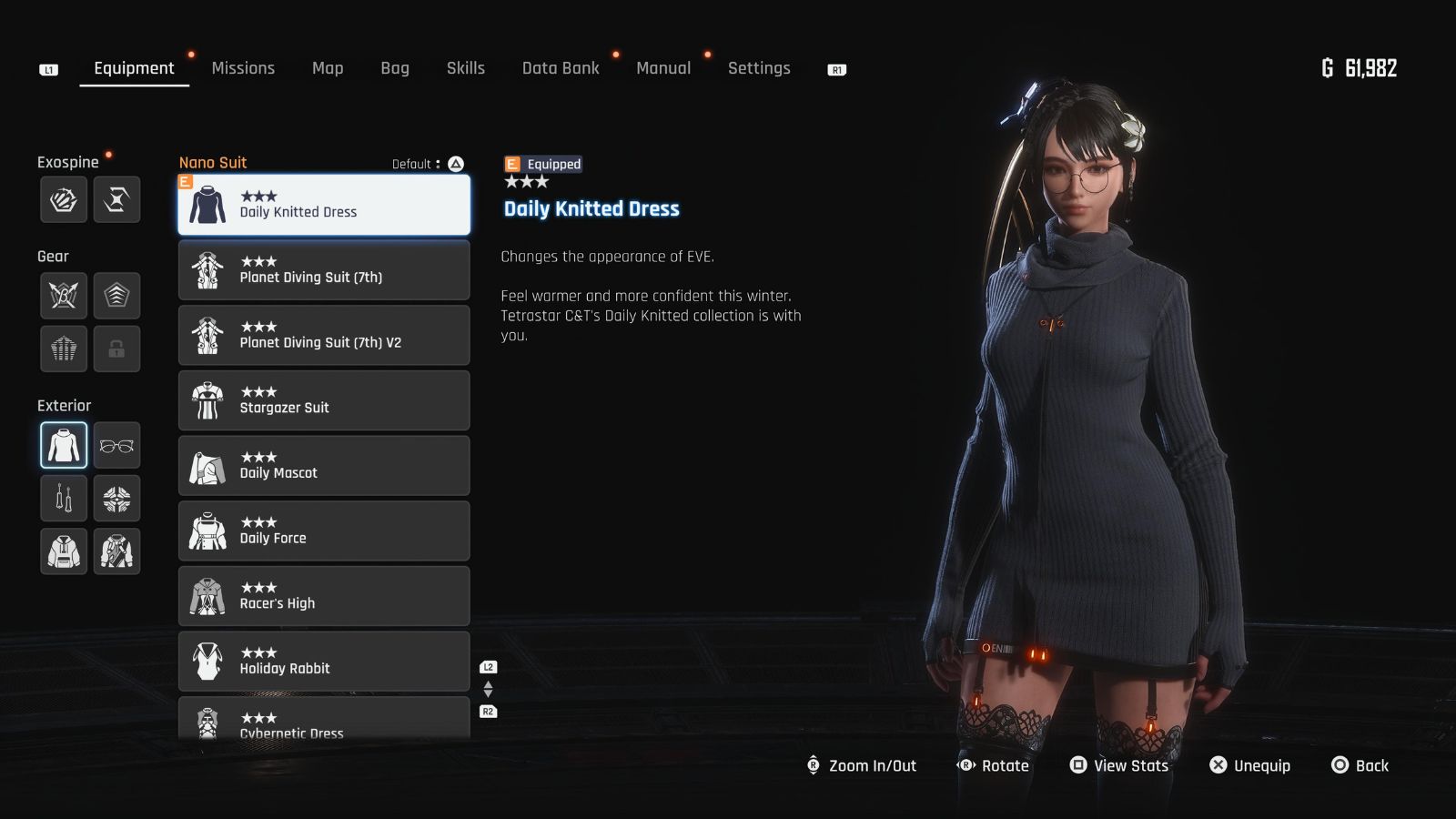Select the Planet Diving Suit (7th) V2 entry
This screenshot has width=1456, height=819.
[324, 335]
